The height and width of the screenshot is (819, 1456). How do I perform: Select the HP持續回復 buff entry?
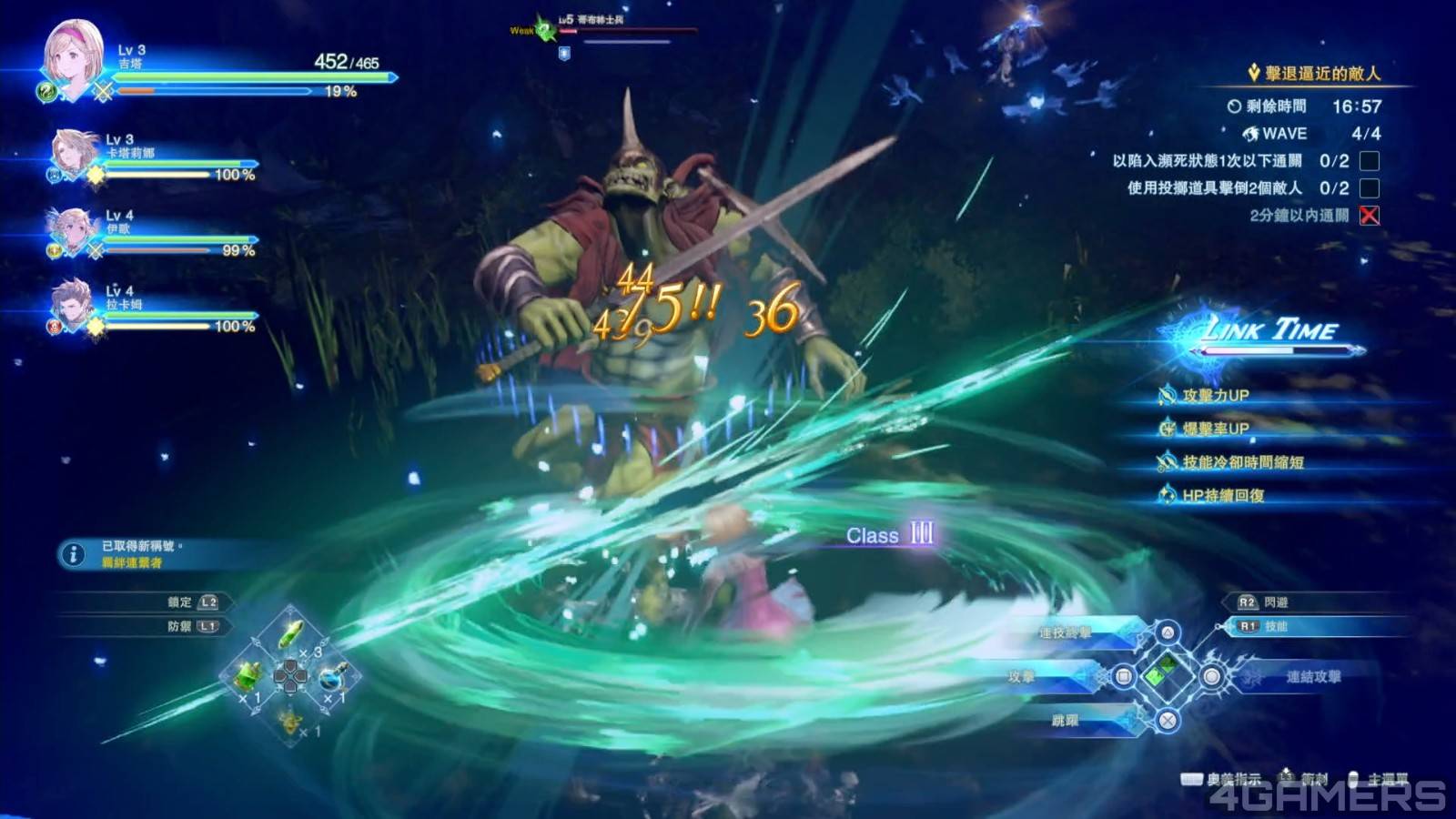click(1222, 495)
